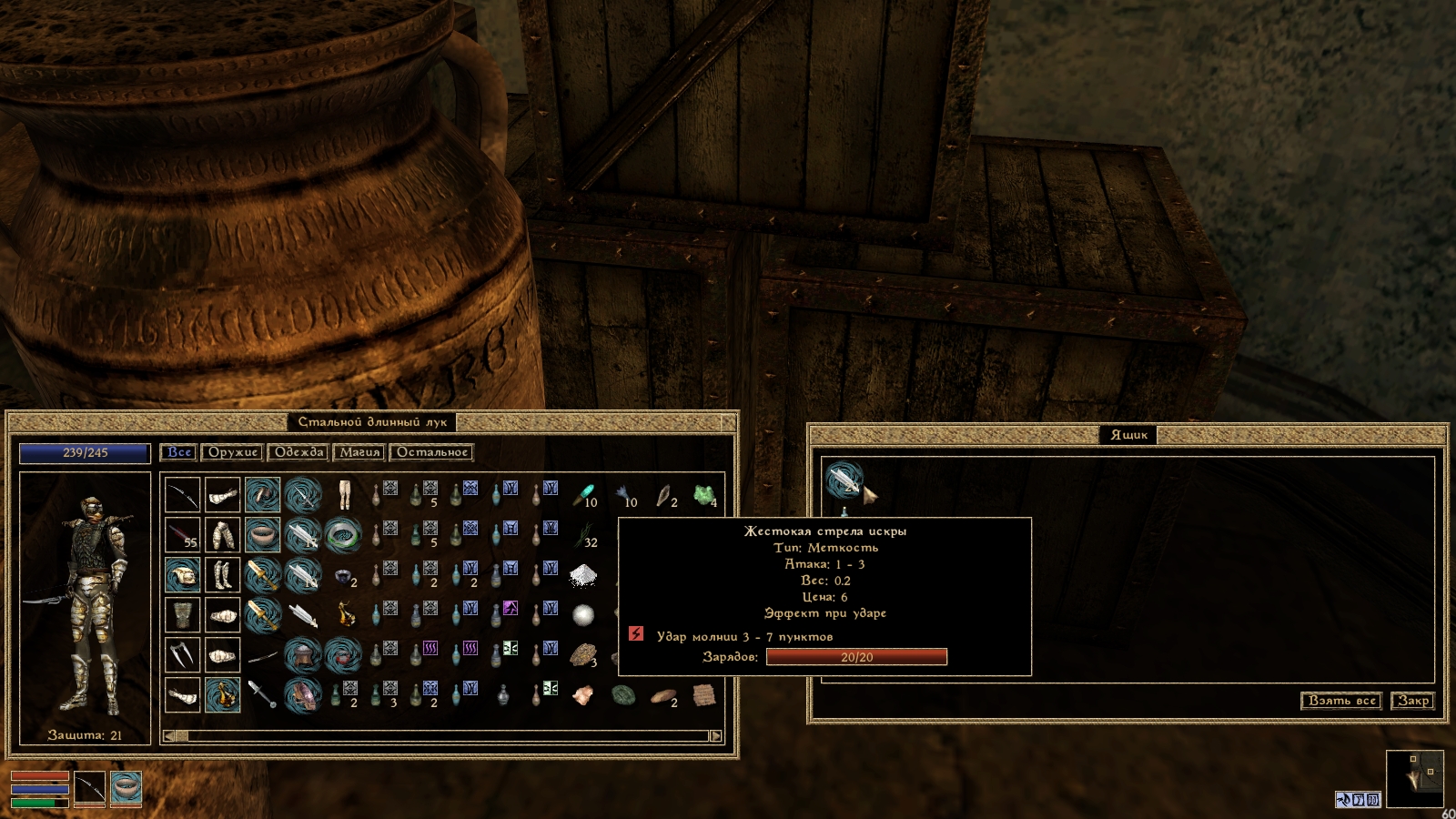The width and height of the screenshot is (1456, 819).
Task: Show only Одежда (Clothing) items
Action: [x=298, y=452]
